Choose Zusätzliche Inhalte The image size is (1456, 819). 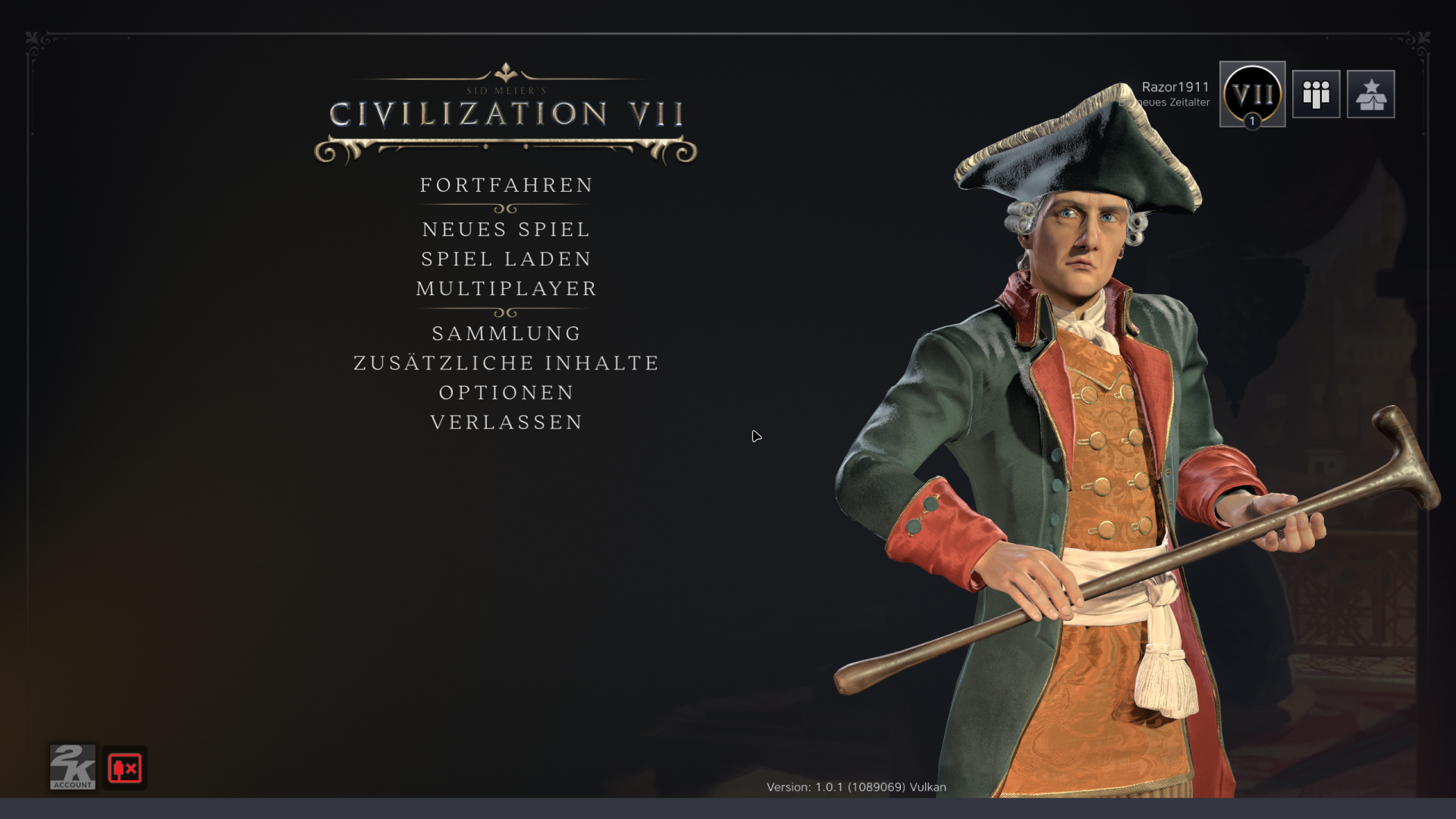tap(506, 362)
